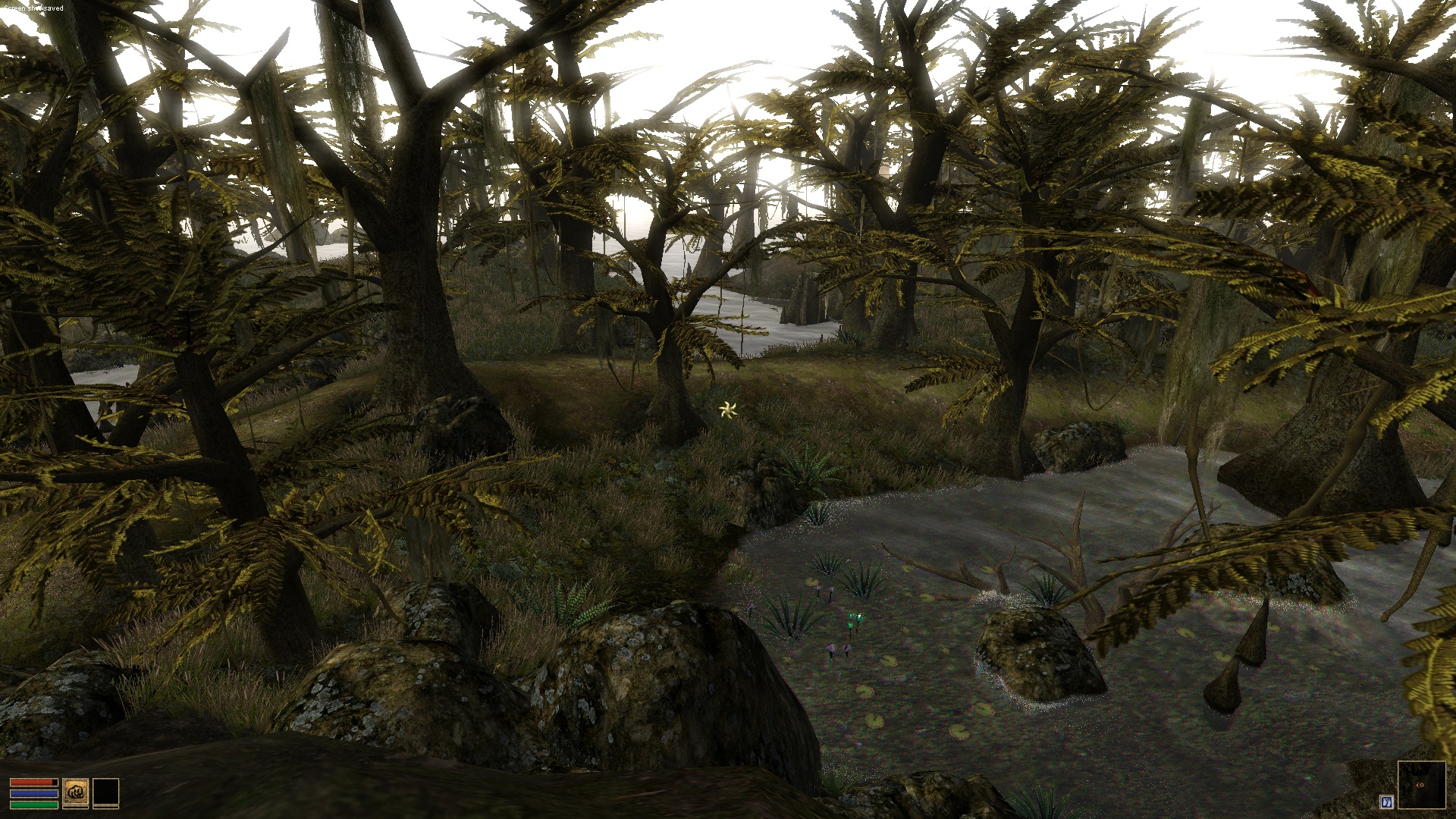Click the red health bar
The width and height of the screenshot is (1456, 819).
click(32, 783)
